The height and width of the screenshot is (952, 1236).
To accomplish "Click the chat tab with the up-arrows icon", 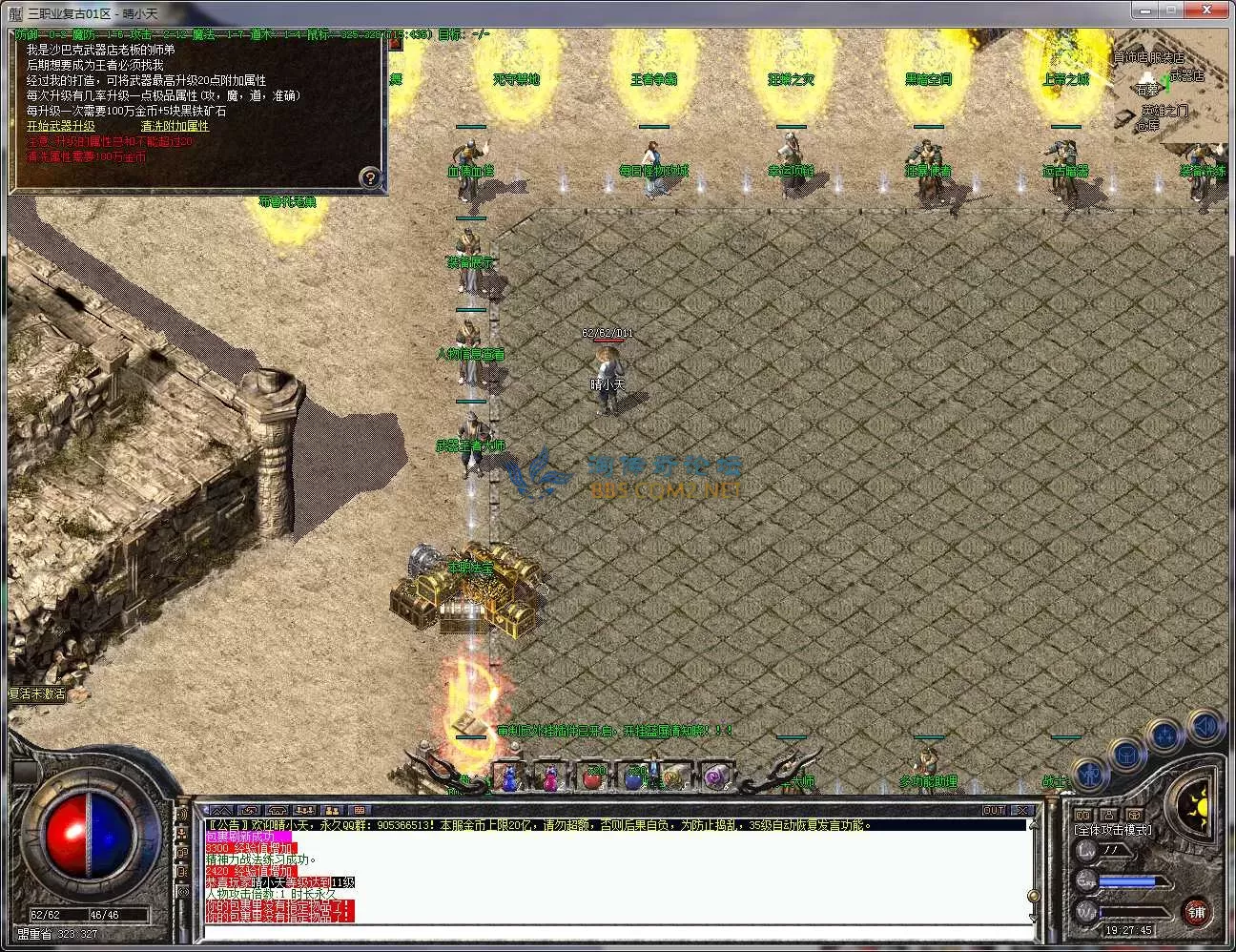I will click(220, 811).
